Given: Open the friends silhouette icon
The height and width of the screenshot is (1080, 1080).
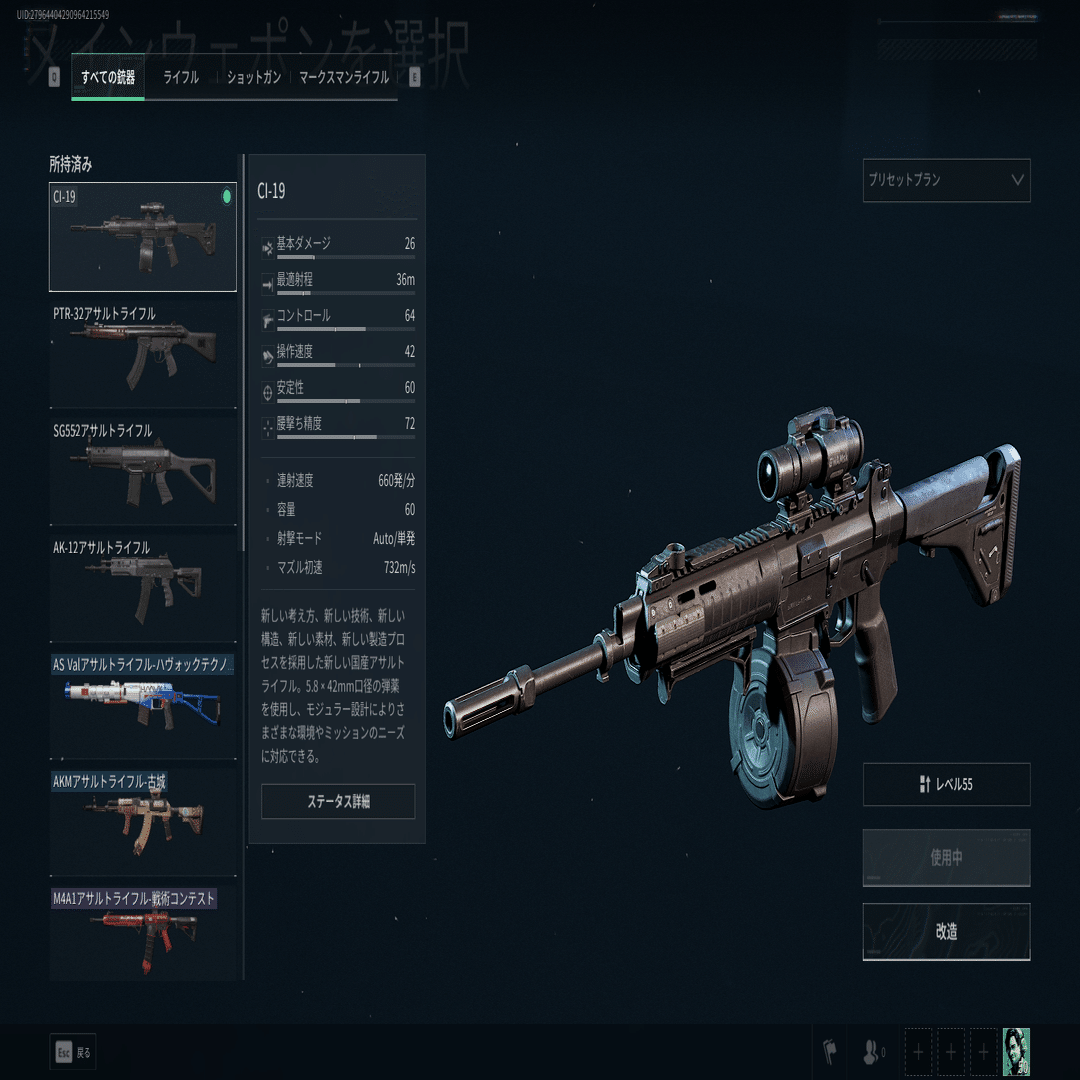Looking at the screenshot, I should click(x=871, y=1052).
